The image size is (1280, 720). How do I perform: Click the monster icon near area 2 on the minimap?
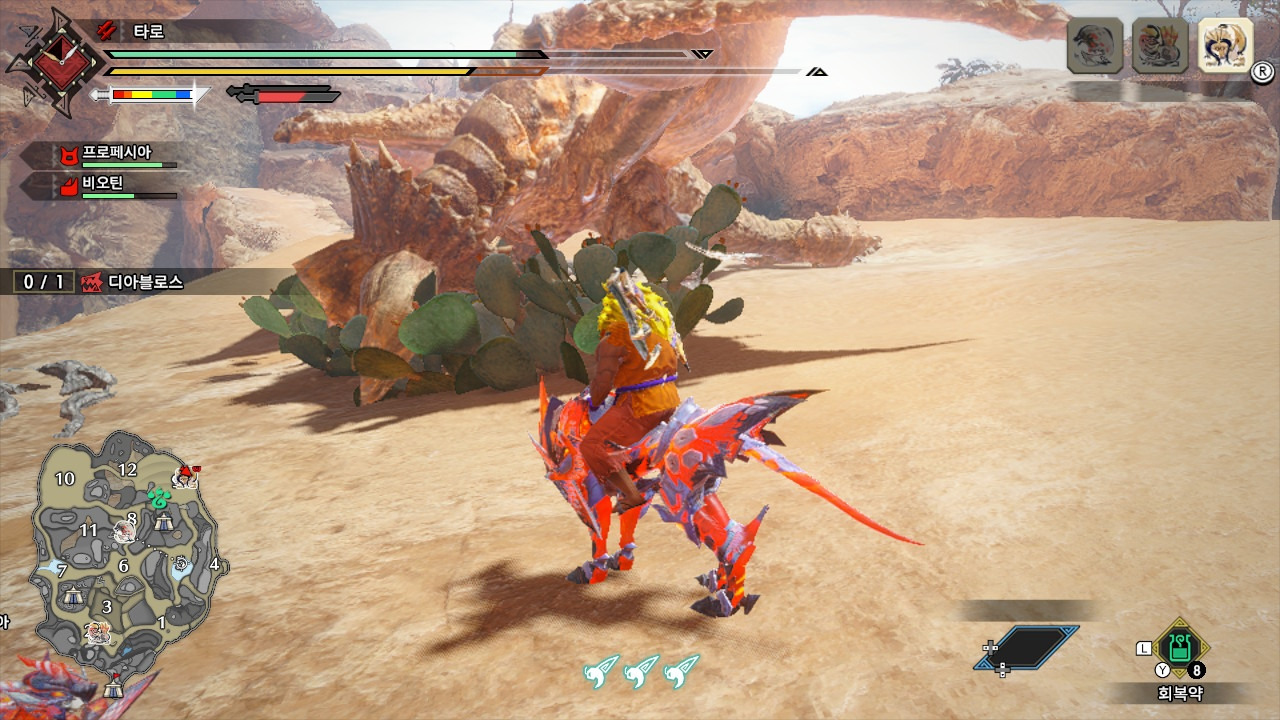(97, 631)
